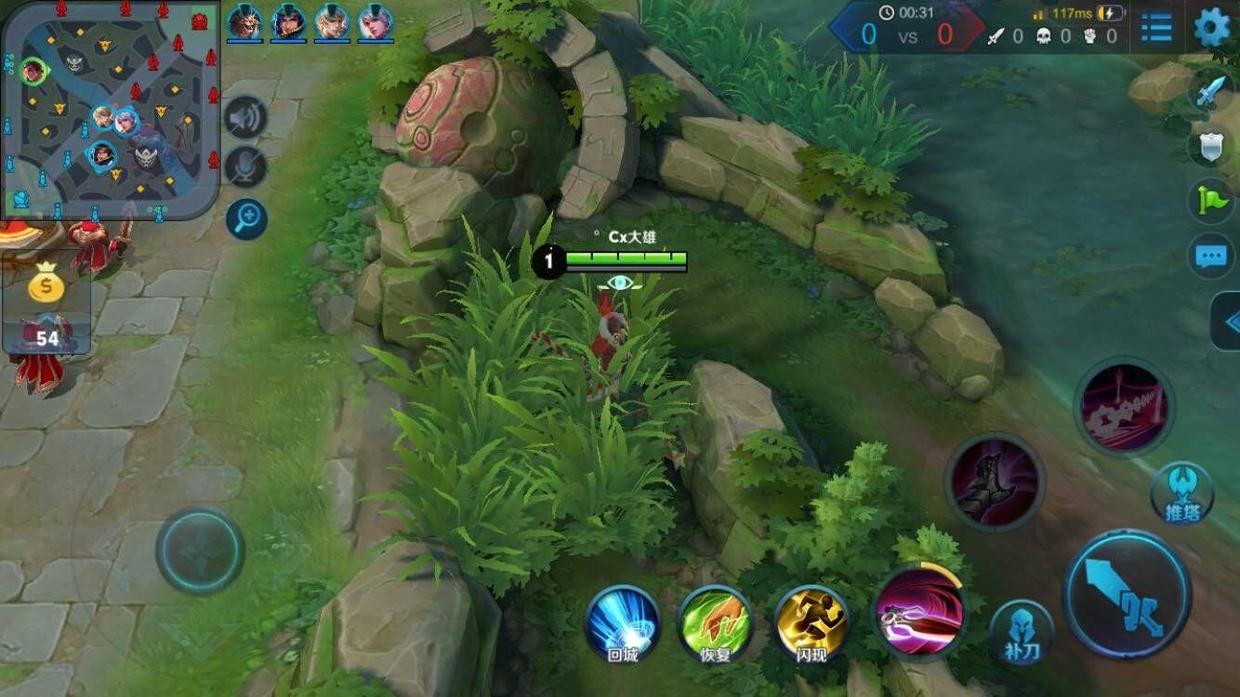Viewport: 1240px width, 697px height.
Task: Open the quick chat message bubble
Action: [1210, 256]
